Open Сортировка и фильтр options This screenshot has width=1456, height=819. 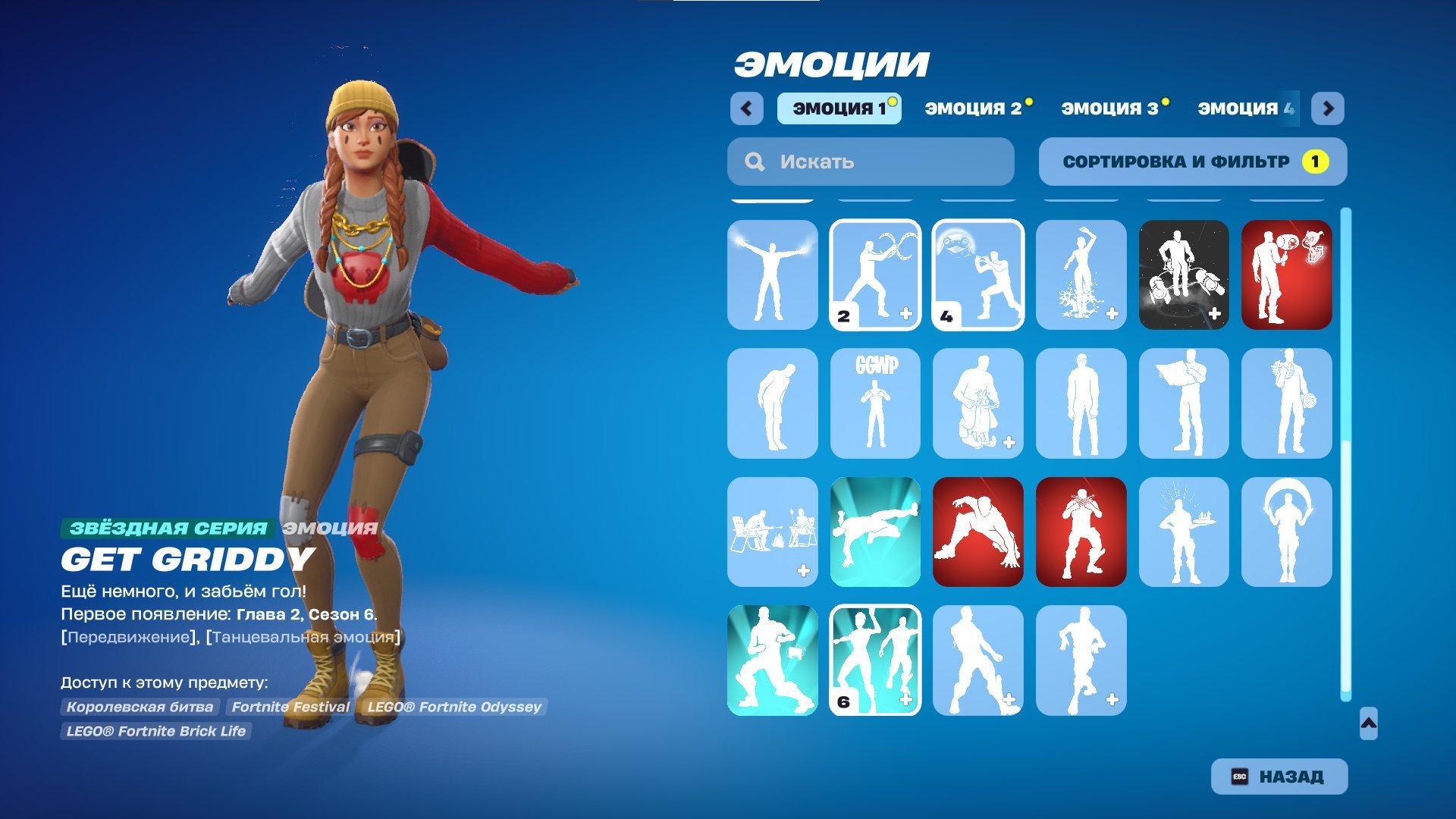coord(1191,161)
